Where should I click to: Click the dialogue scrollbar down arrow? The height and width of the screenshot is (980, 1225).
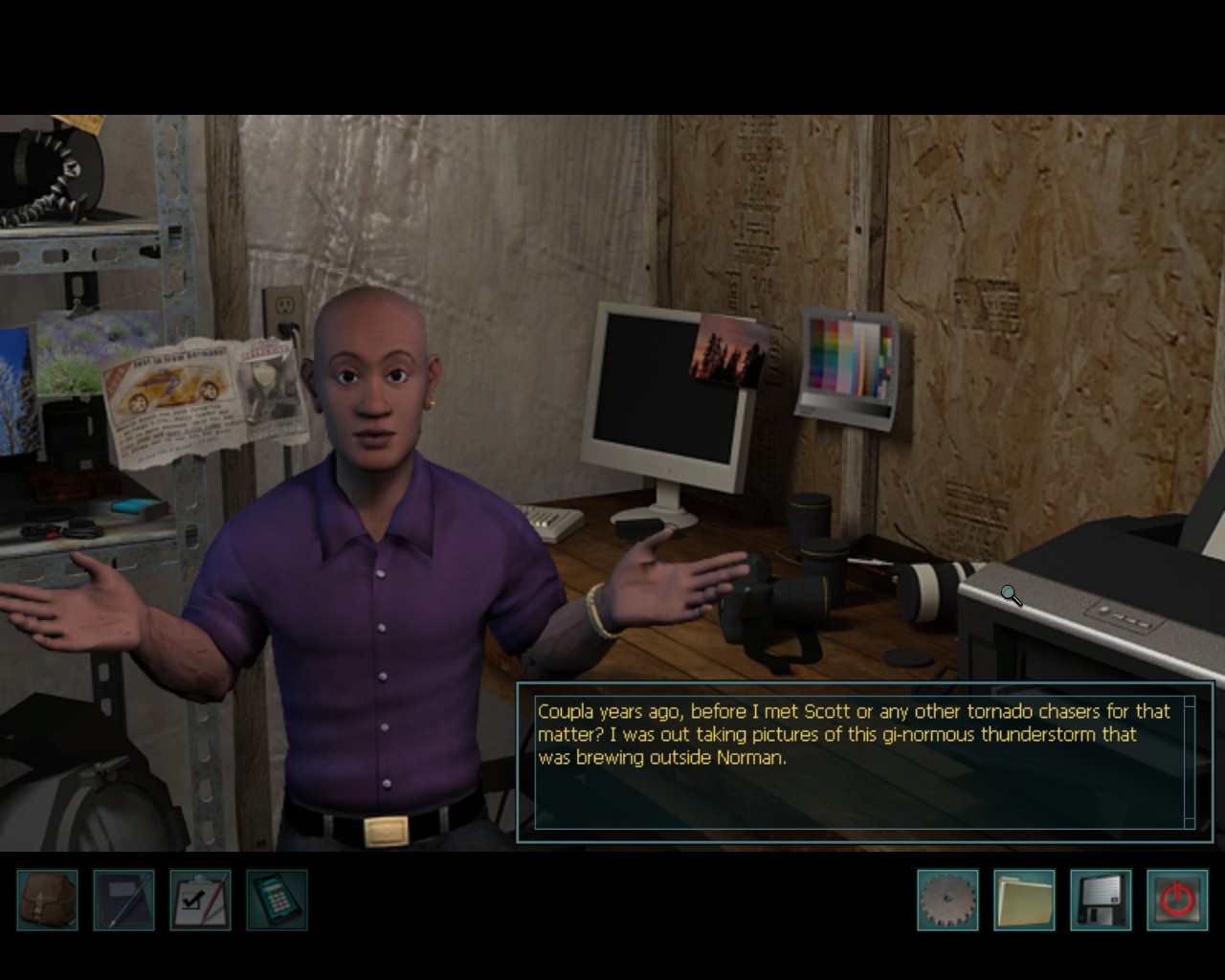1190,822
